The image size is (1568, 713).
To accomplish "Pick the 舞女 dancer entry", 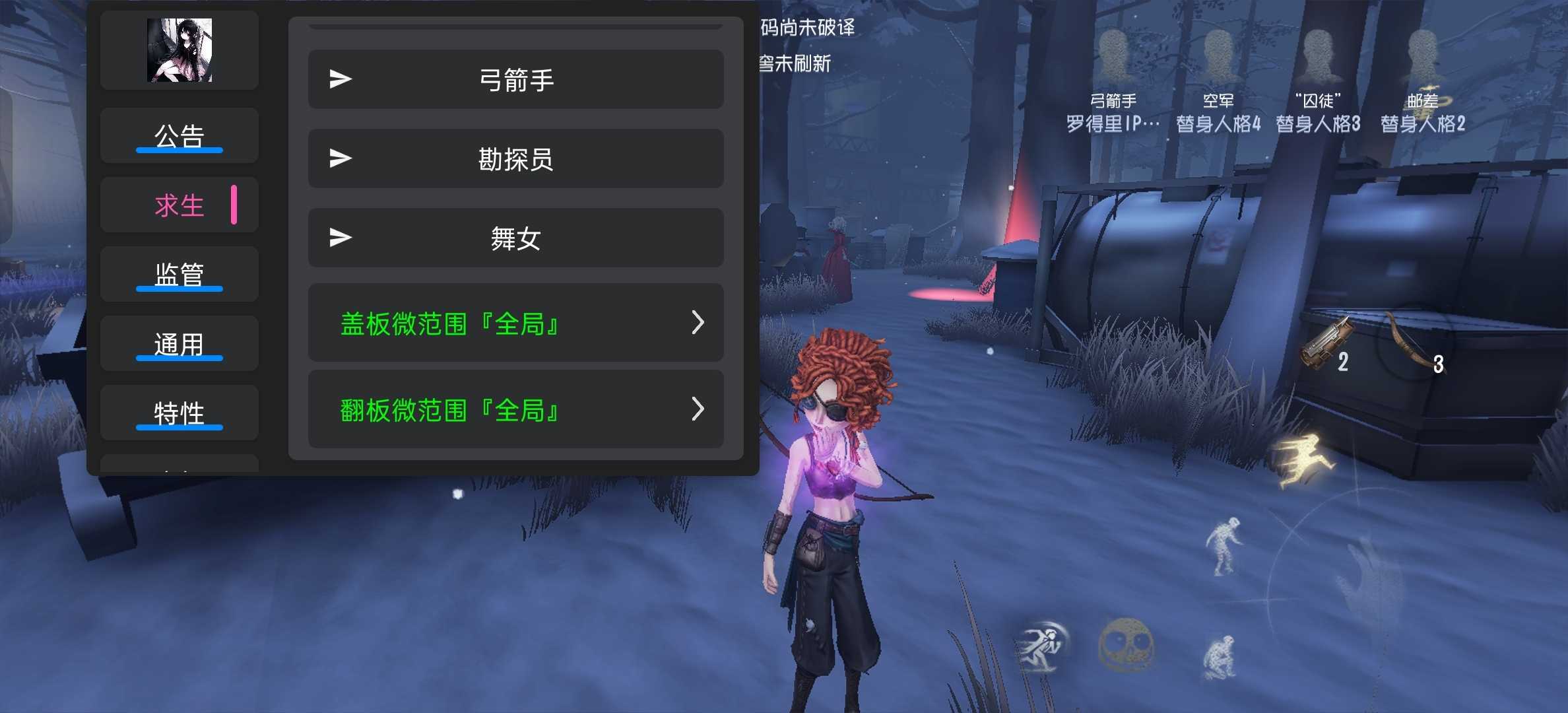I will (515, 238).
